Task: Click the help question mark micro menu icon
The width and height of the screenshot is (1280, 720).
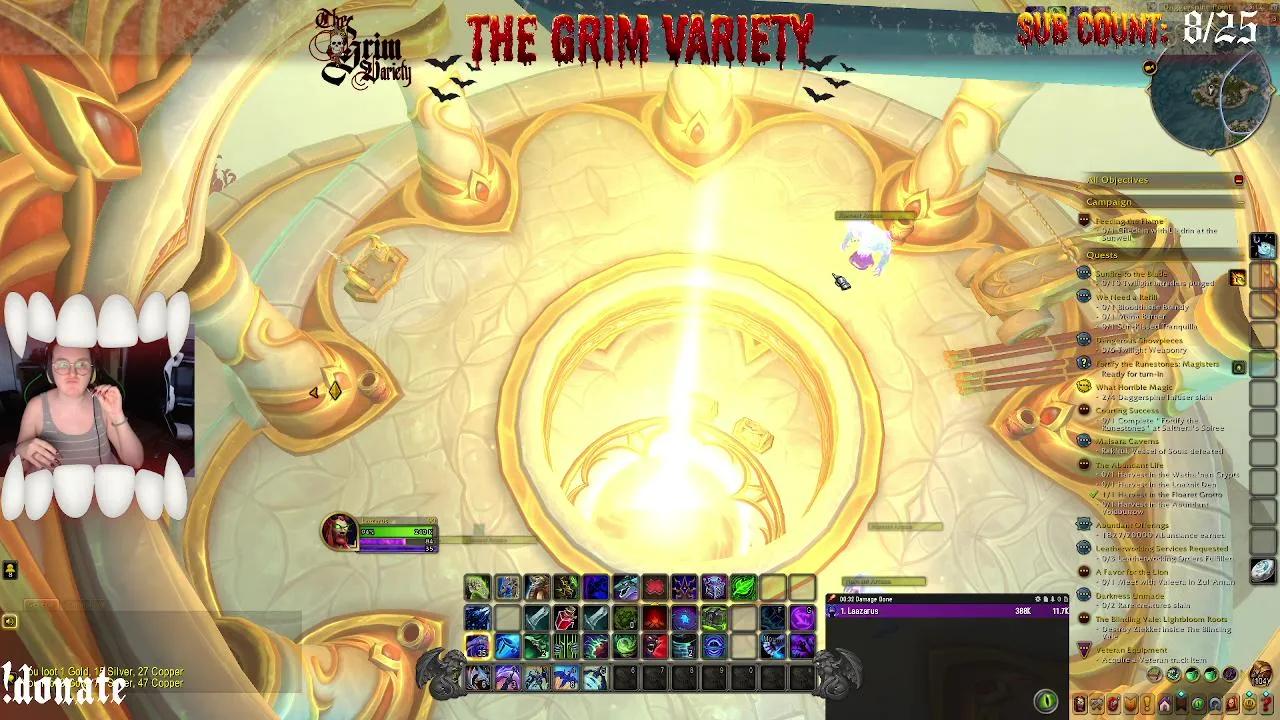Action: click(1266, 703)
